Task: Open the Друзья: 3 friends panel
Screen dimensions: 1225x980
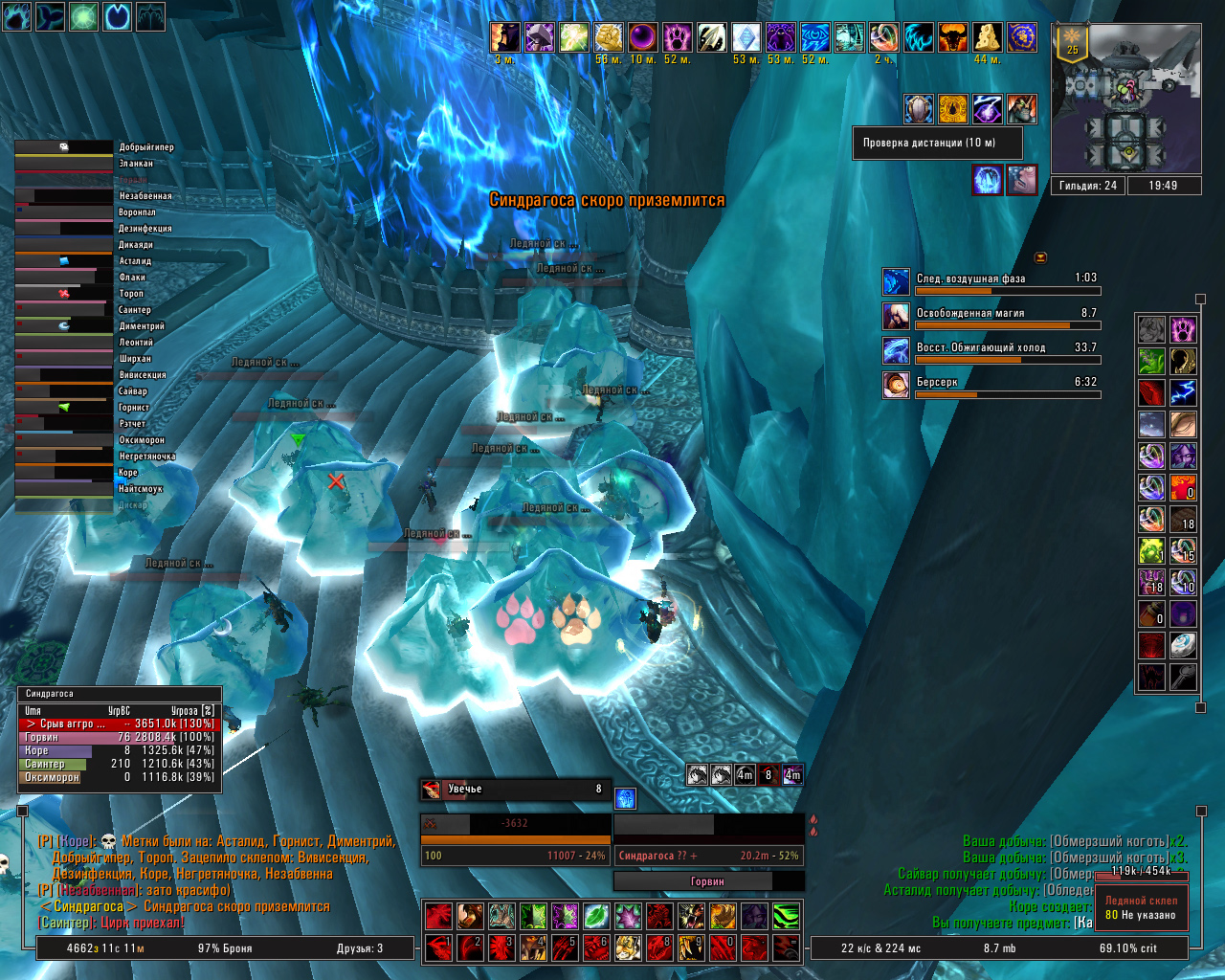Action: 360,948
